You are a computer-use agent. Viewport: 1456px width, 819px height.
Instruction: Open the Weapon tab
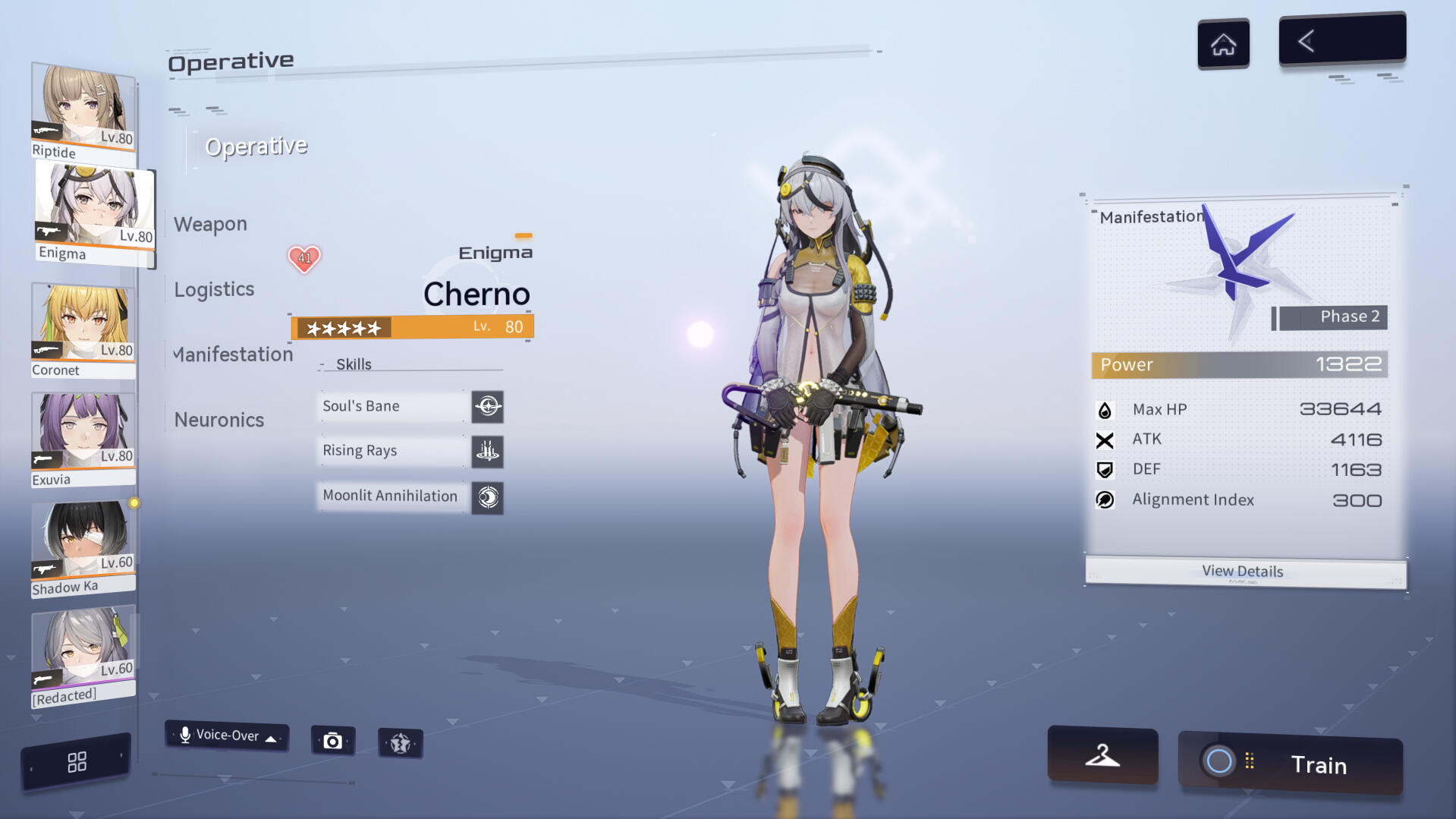[210, 224]
